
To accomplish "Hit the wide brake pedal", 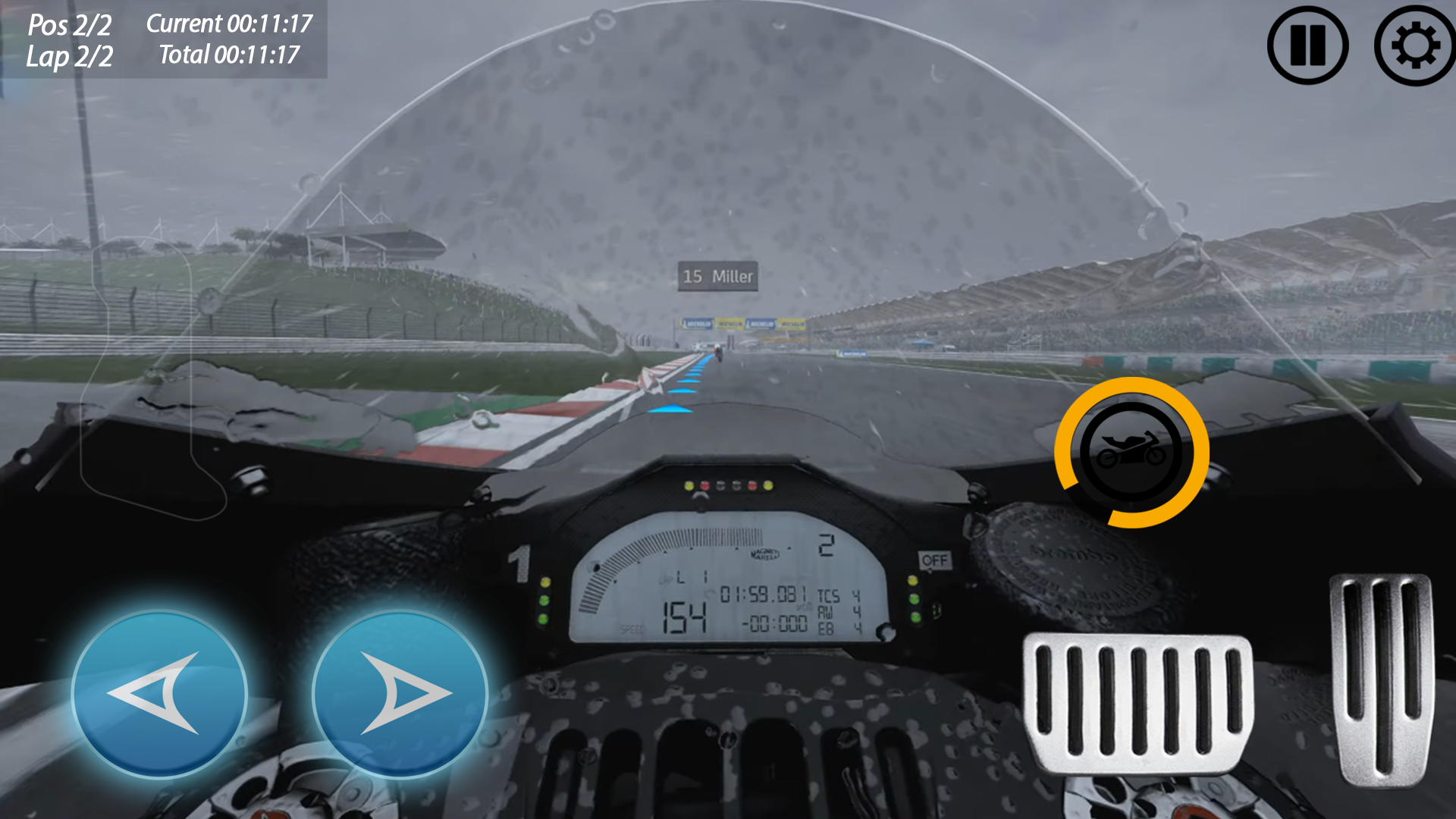I will (1137, 703).
